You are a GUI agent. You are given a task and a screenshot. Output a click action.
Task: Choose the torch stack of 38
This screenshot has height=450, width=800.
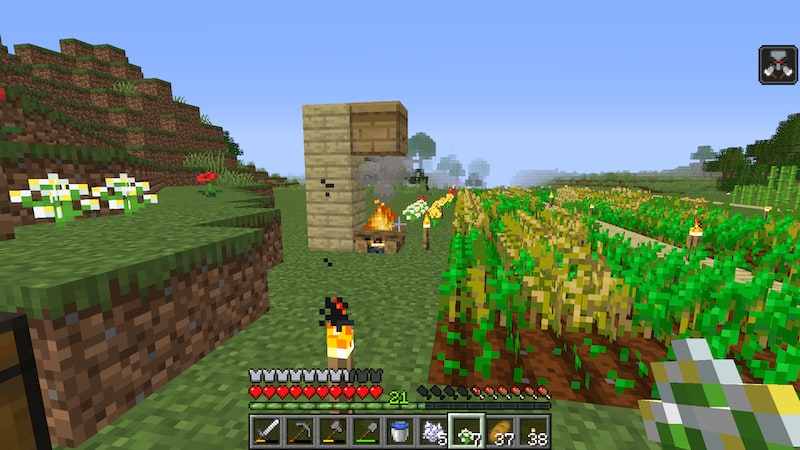532,431
